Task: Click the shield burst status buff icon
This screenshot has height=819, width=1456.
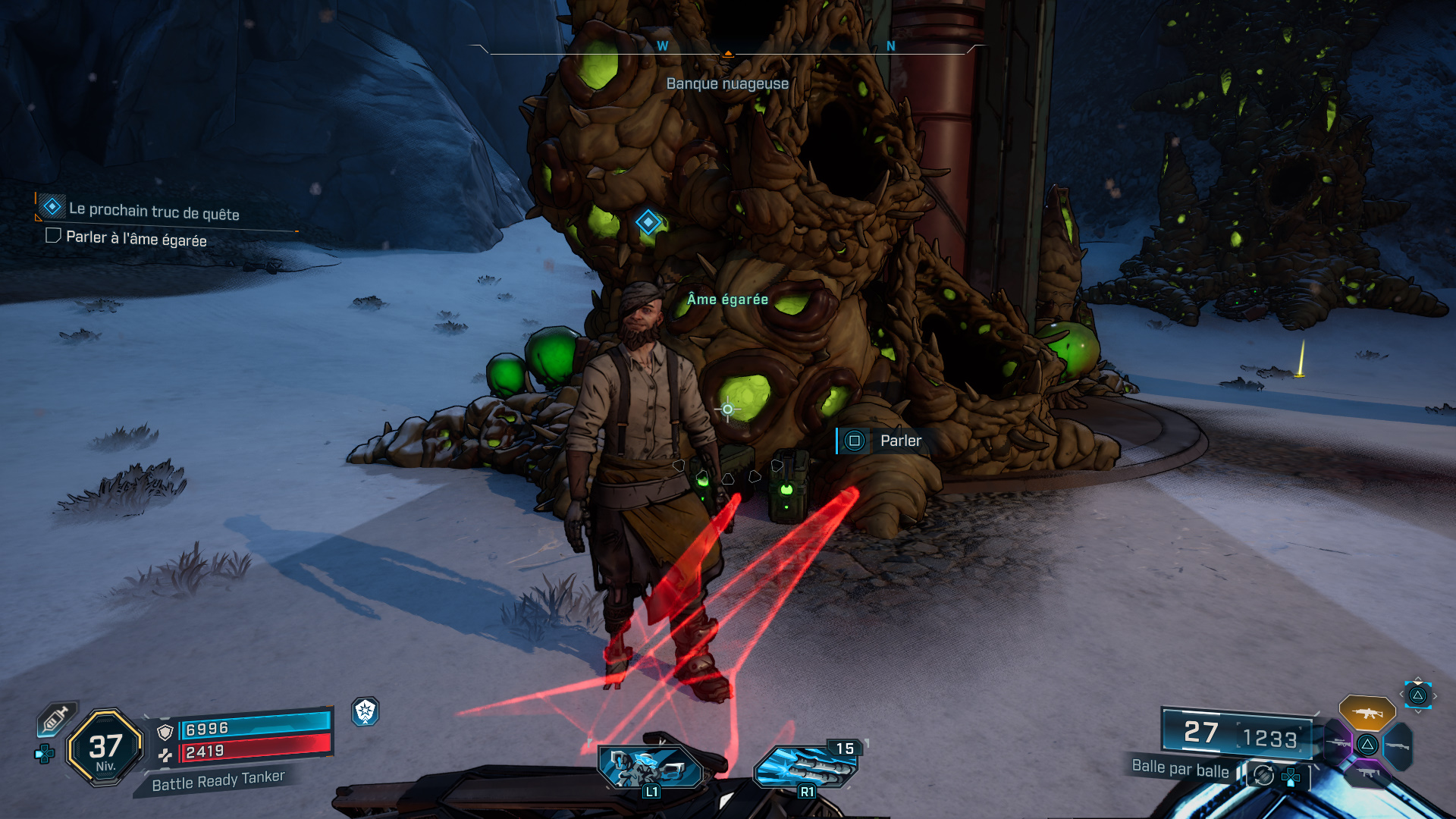Action: click(x=366, y=711)
